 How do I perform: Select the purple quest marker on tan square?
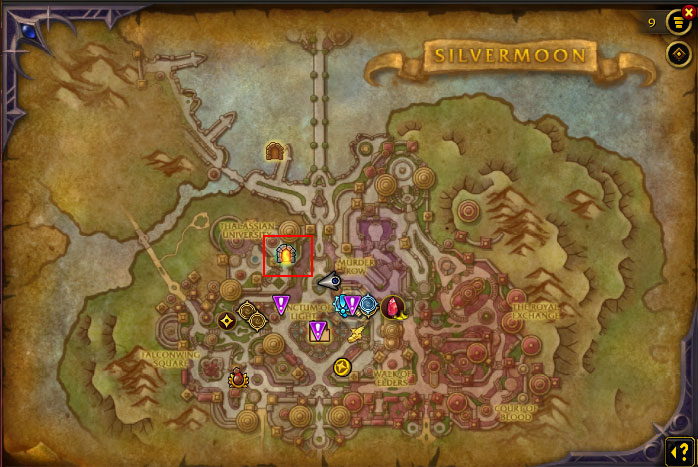(318, 329)
